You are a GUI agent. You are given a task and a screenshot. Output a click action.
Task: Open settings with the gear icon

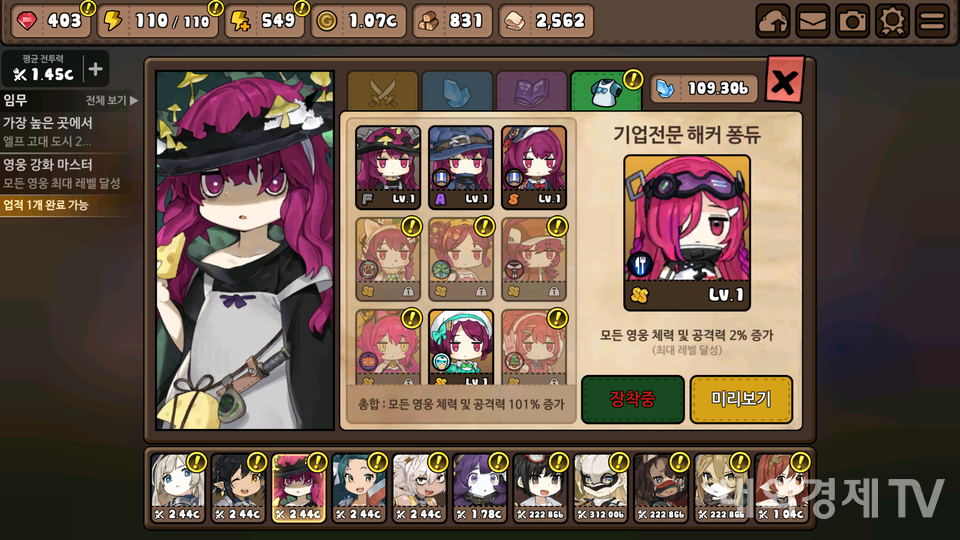click(x=892, y=21)
